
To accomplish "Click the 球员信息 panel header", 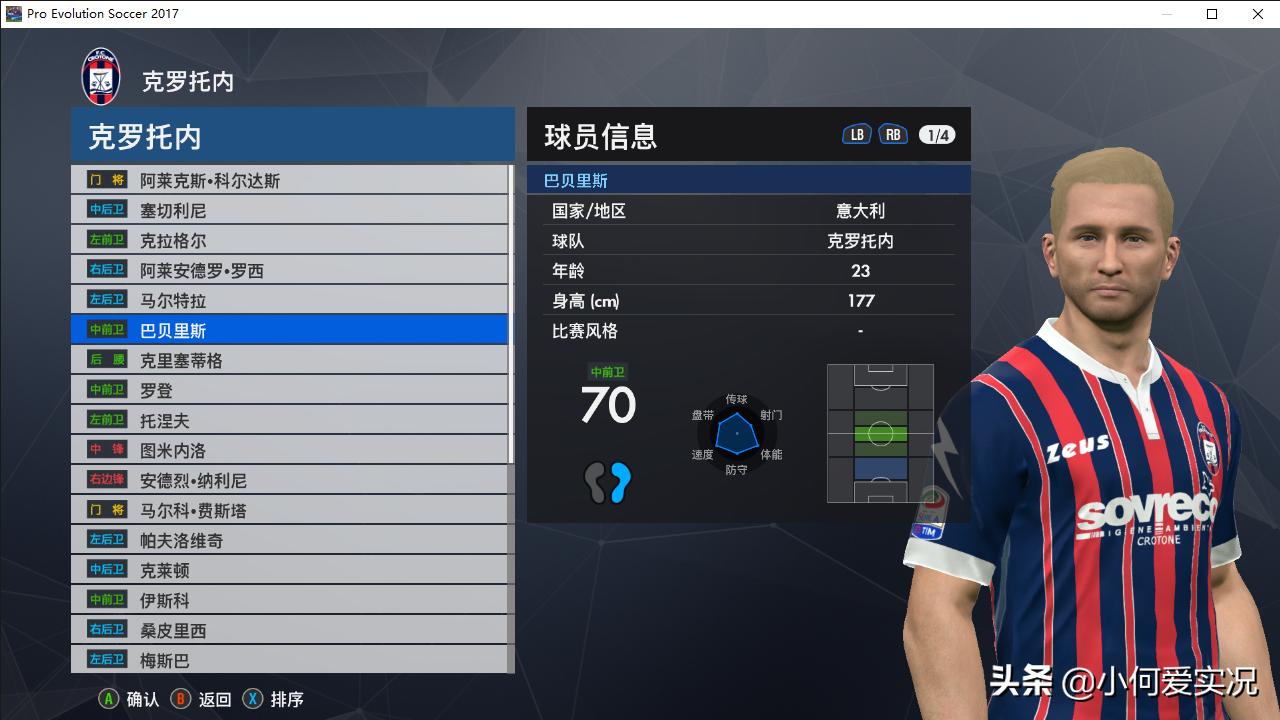I will click(x=600, y=136).
